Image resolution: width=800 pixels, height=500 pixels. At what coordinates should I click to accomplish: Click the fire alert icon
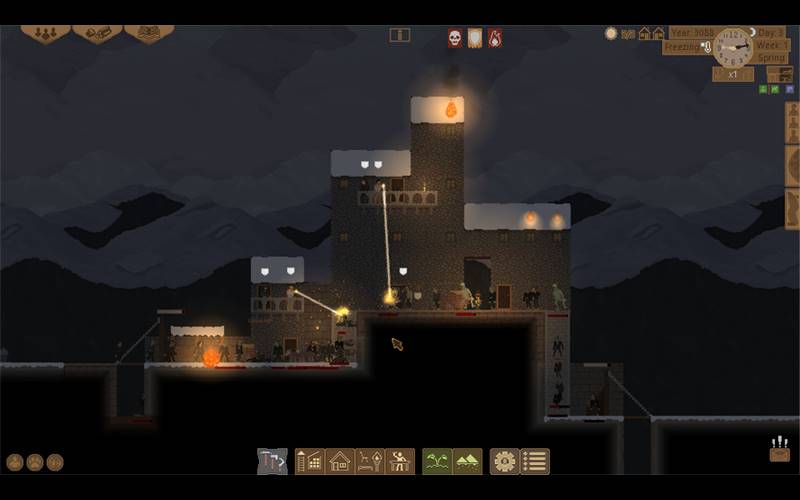[495, 37]
